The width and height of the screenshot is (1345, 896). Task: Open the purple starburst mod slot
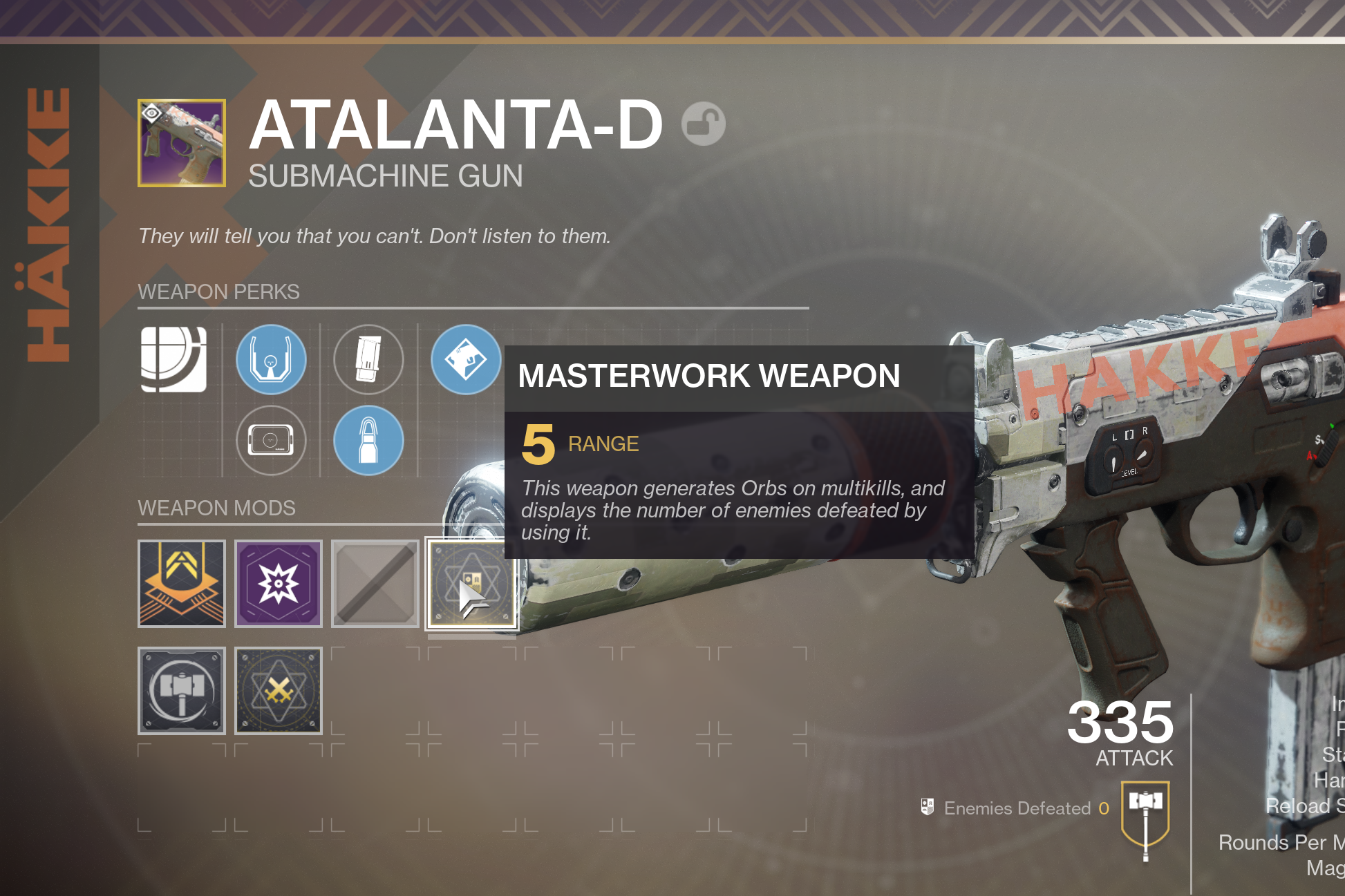tap(279, 584)
